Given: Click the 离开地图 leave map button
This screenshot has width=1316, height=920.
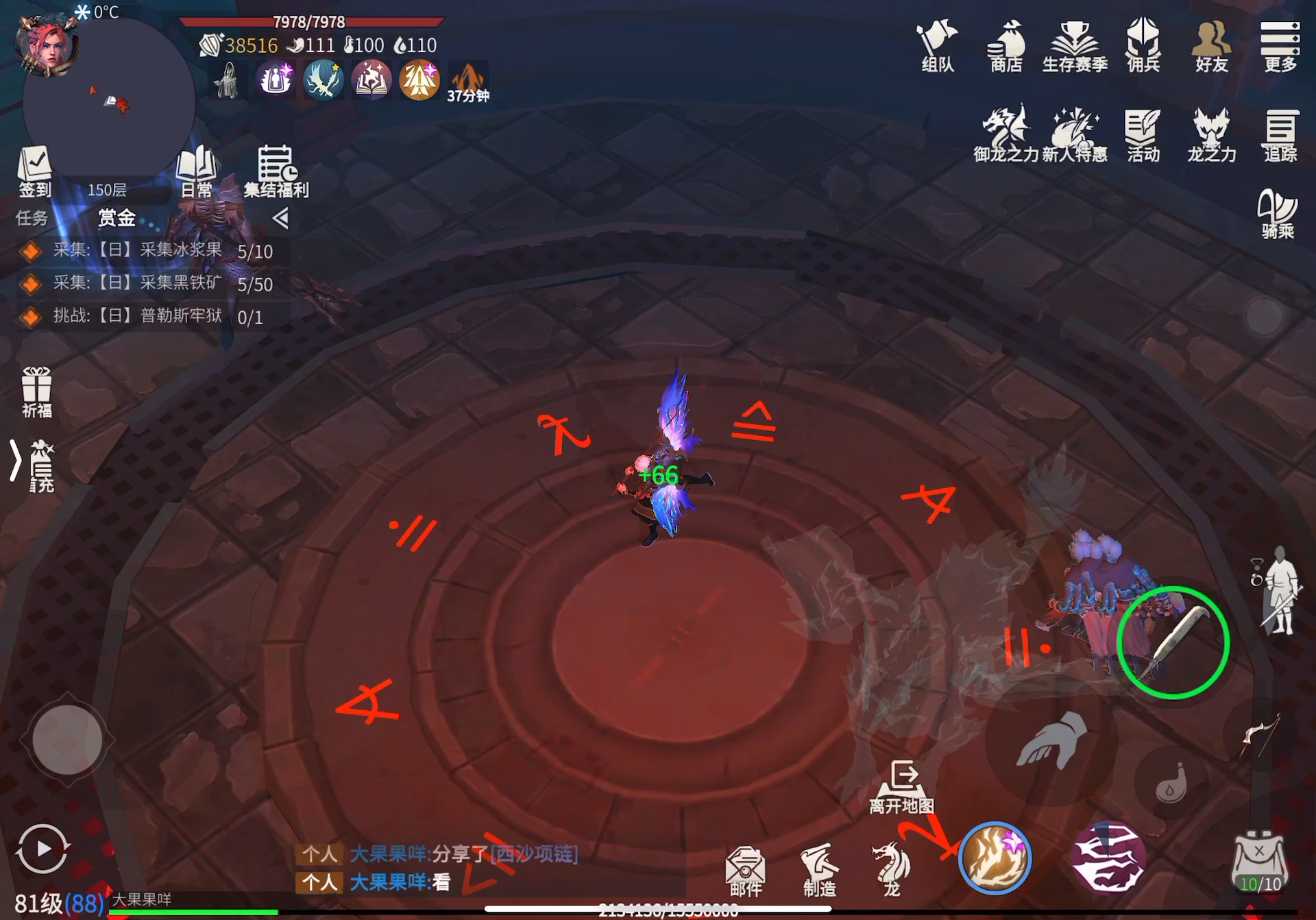Looking at the screenshot, I should (x=901, y=786).
